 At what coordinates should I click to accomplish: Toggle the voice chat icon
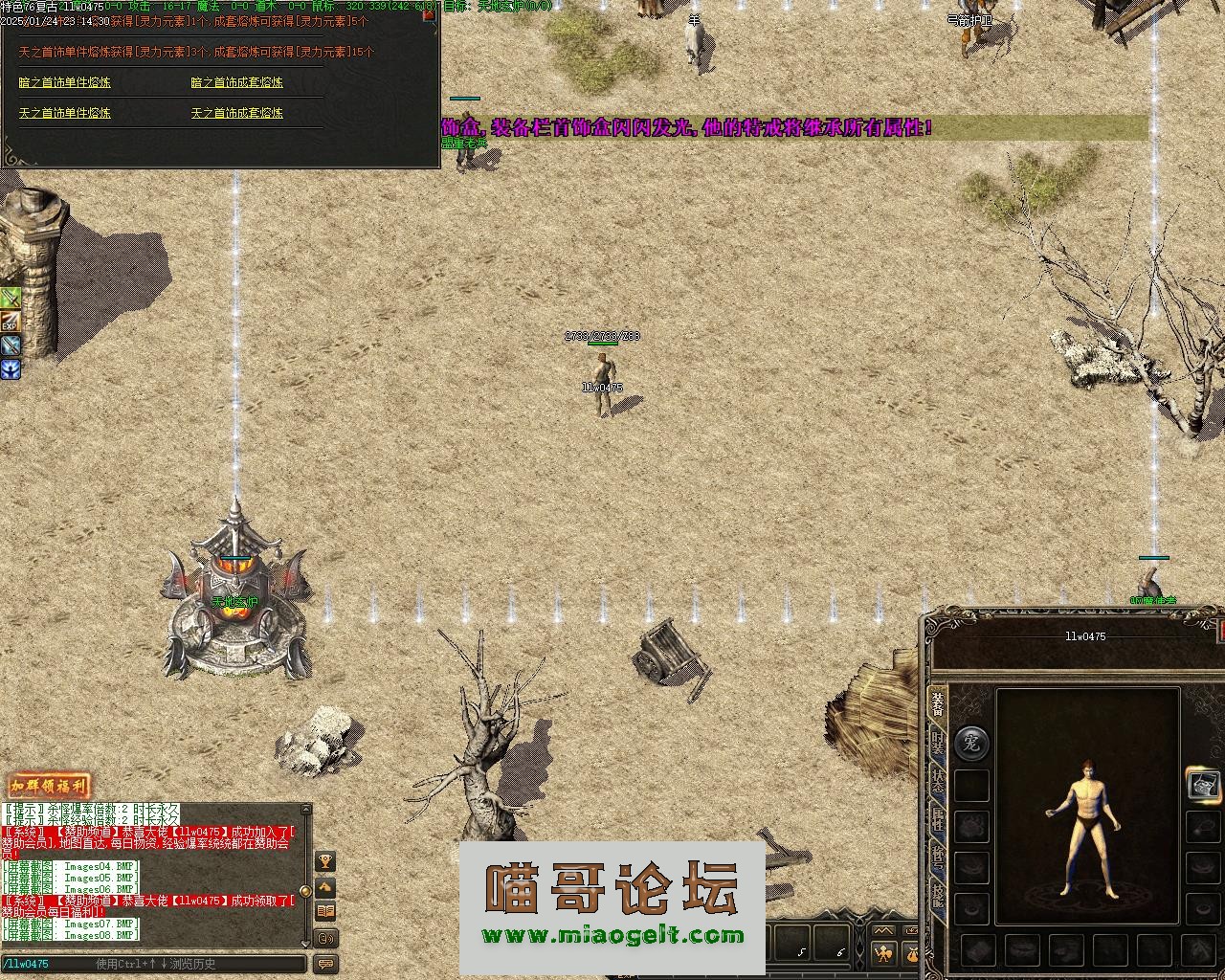325,938
